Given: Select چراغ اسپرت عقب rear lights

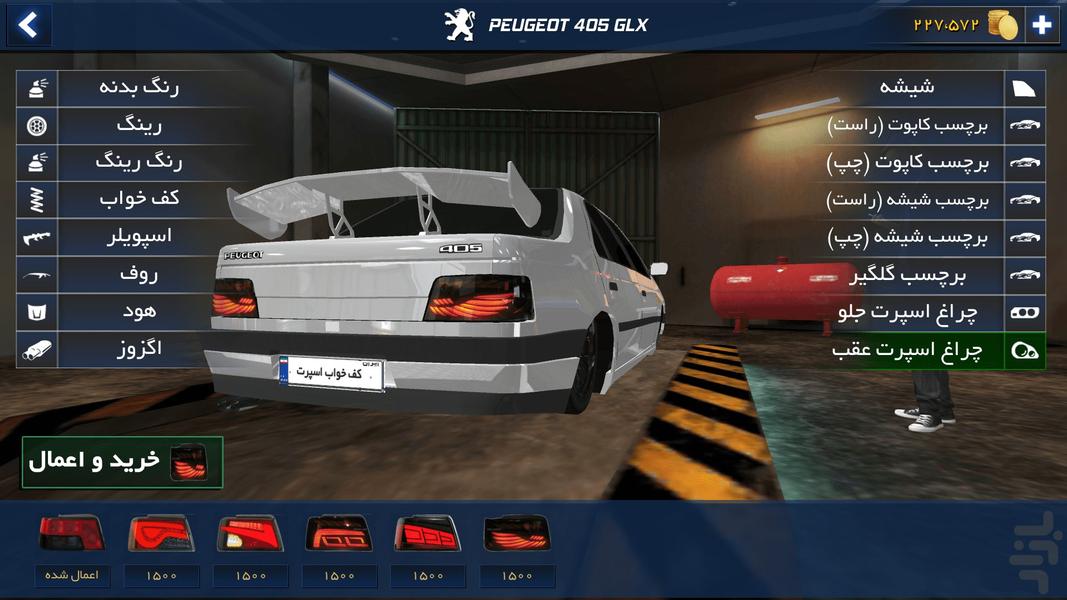Looking at the screenshot, I should pyautogui.click(x=907, y=350).
